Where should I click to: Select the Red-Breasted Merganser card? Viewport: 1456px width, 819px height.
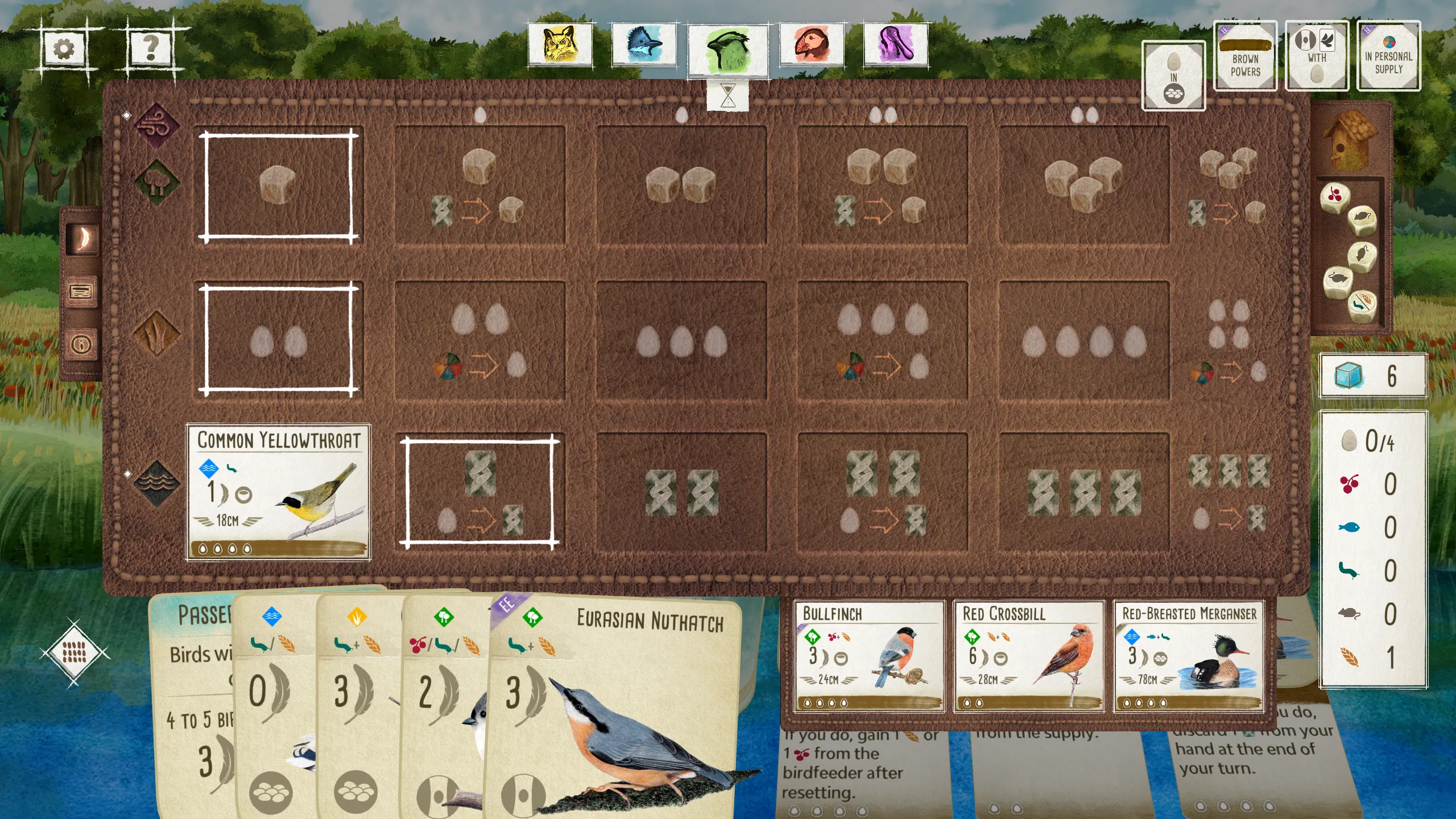click(1189, 657)
